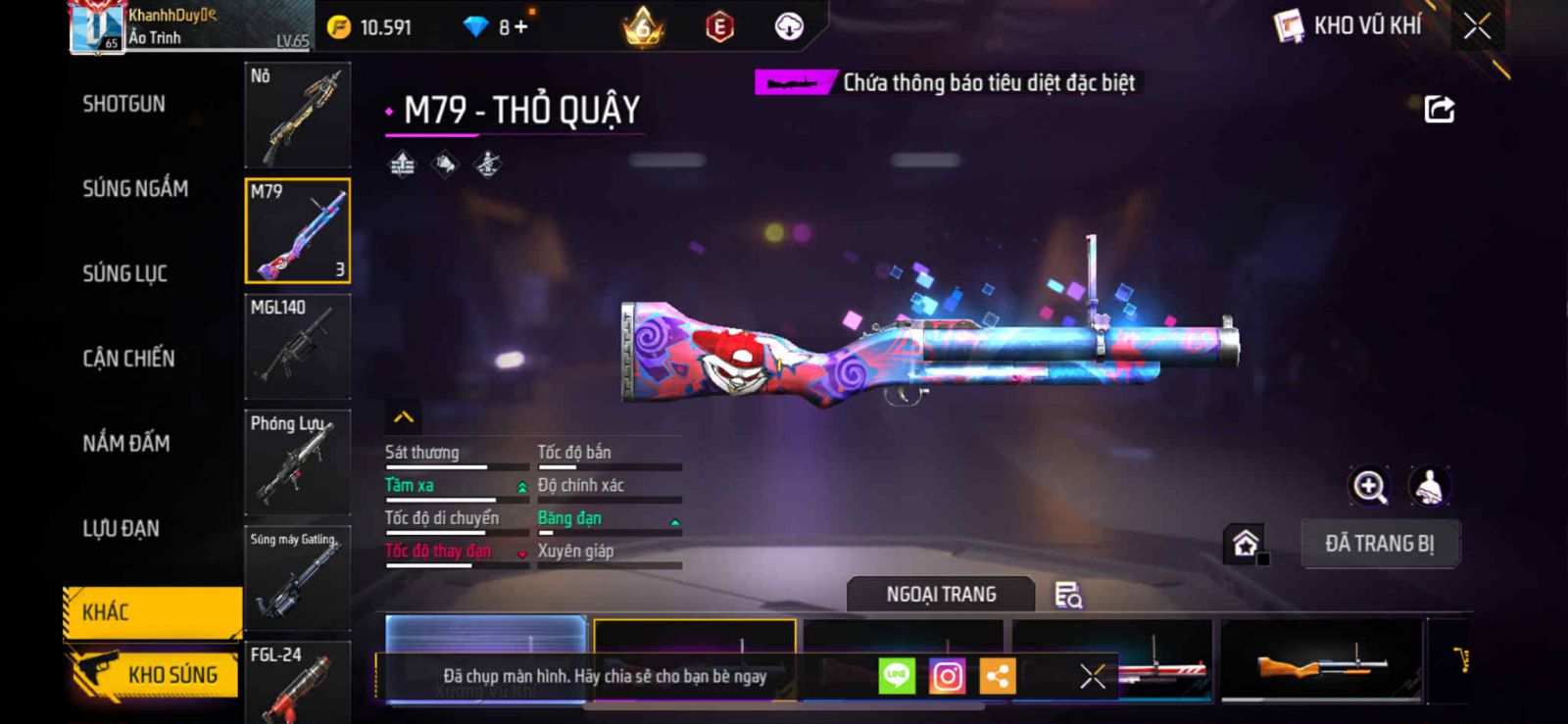Image resolution: width=1568 pixels, height=724 pixels.
Task: Select the FGL-24 weapon thumbnail
Action: 297,682
